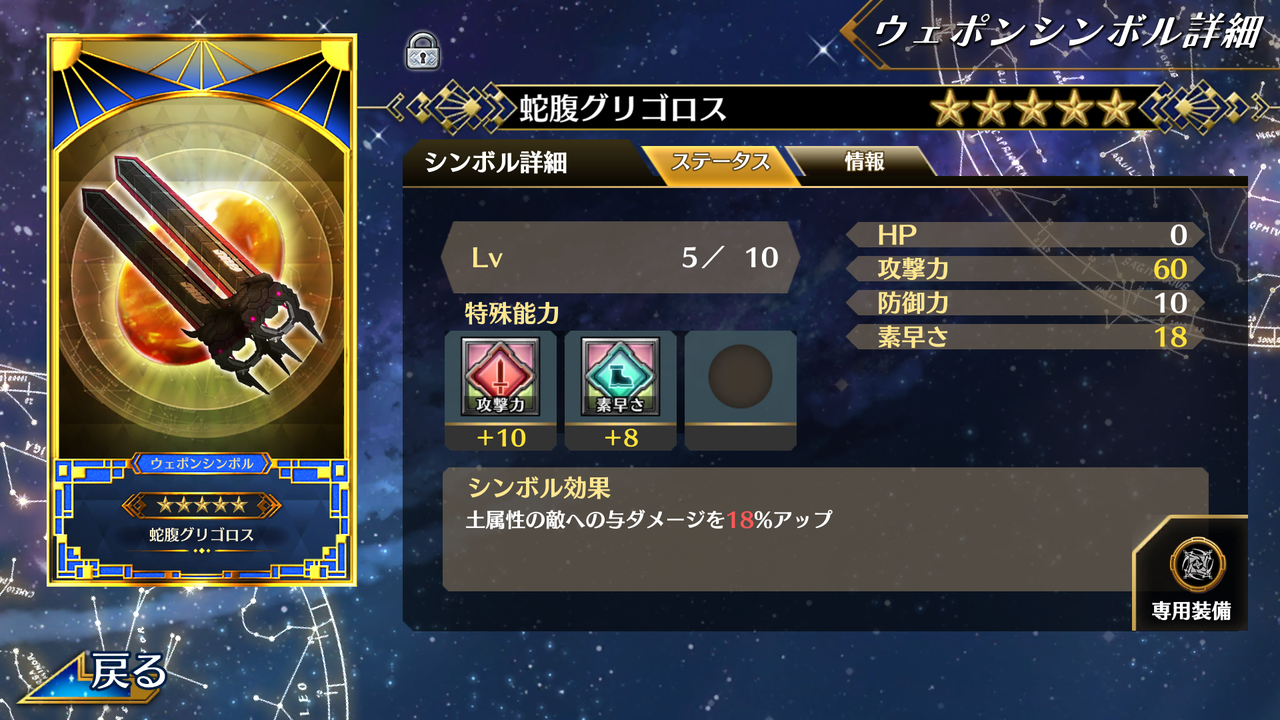
Task: Click the 攻撃力 60 stat bar
Action: [x=1020, y=268]
